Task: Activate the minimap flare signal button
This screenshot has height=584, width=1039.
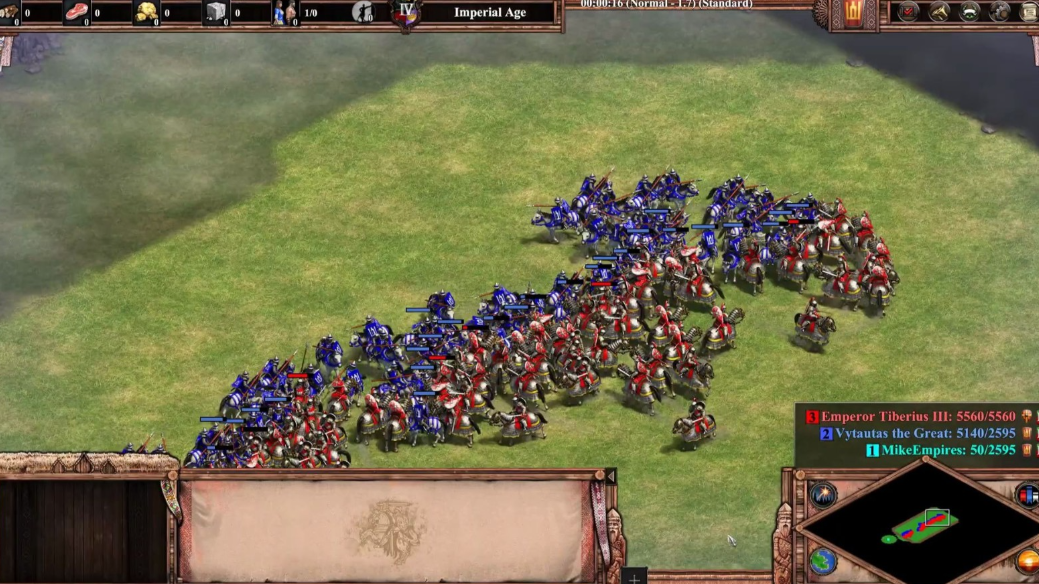Action: tap(823, 494)
